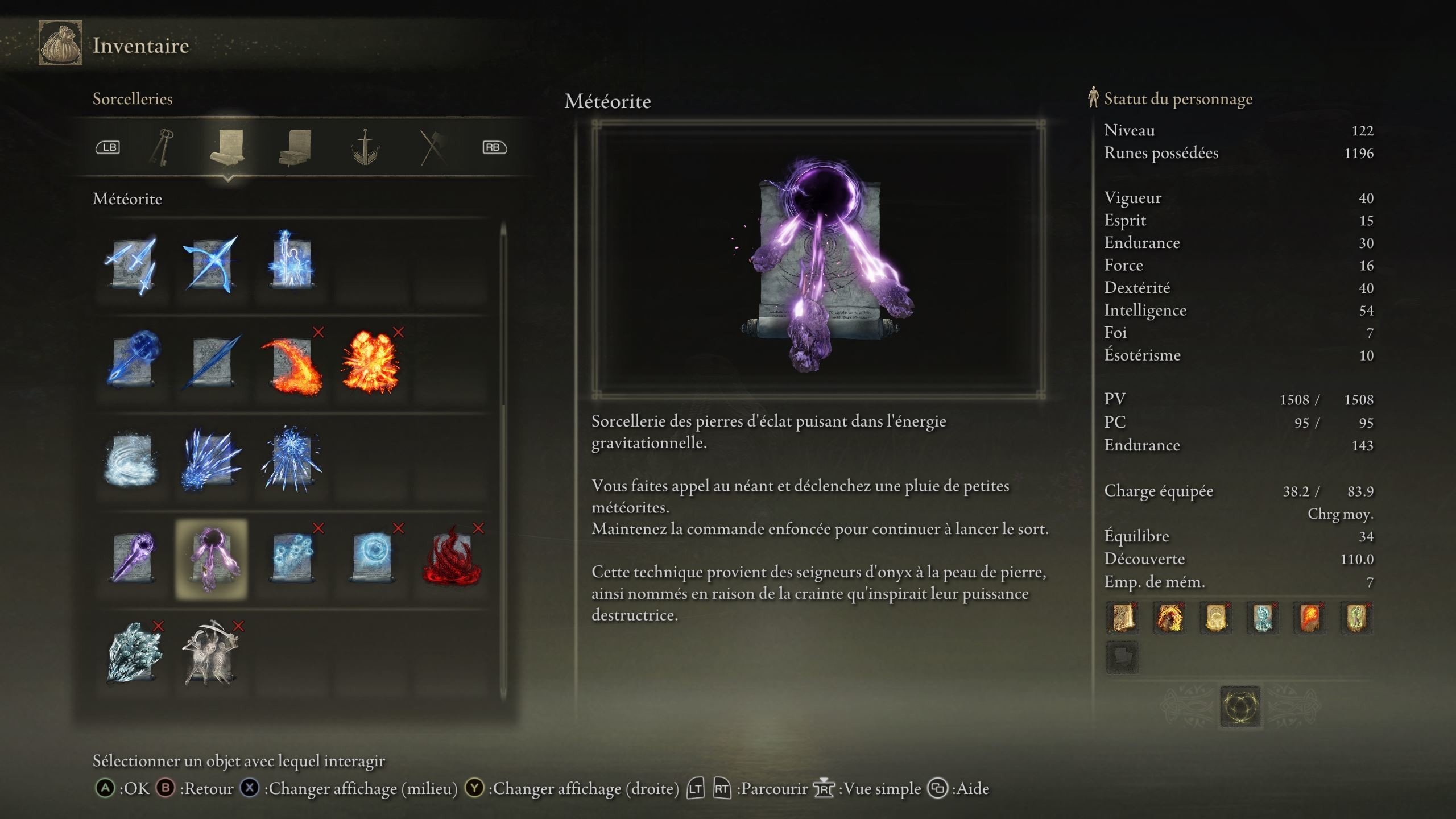Select the golden ring emblem at bottom right

click(1240, 707)
